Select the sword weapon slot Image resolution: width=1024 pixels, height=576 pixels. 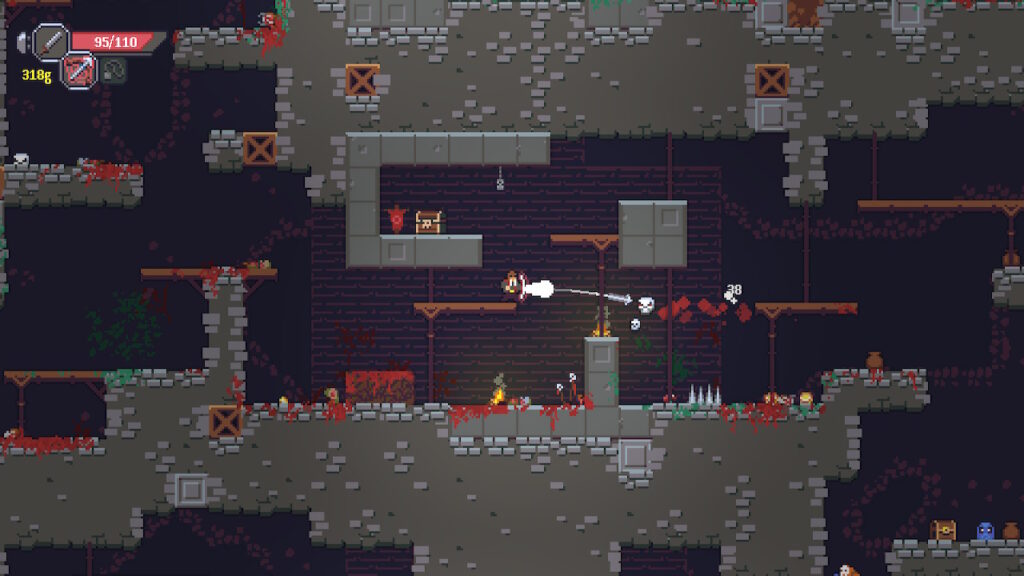point(49,42)
